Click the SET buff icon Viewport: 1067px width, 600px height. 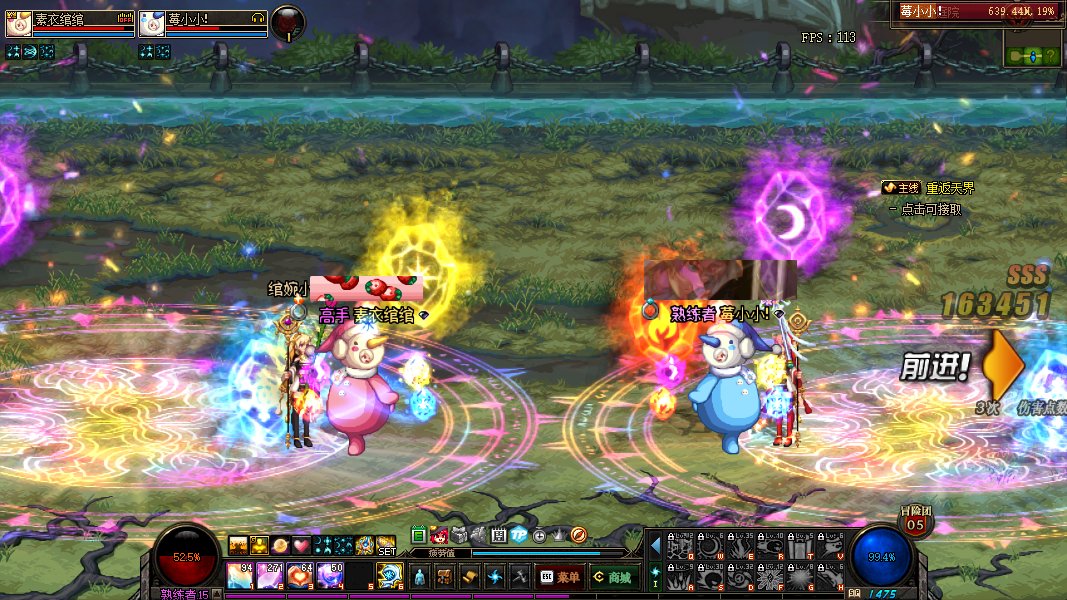(386, 545)
